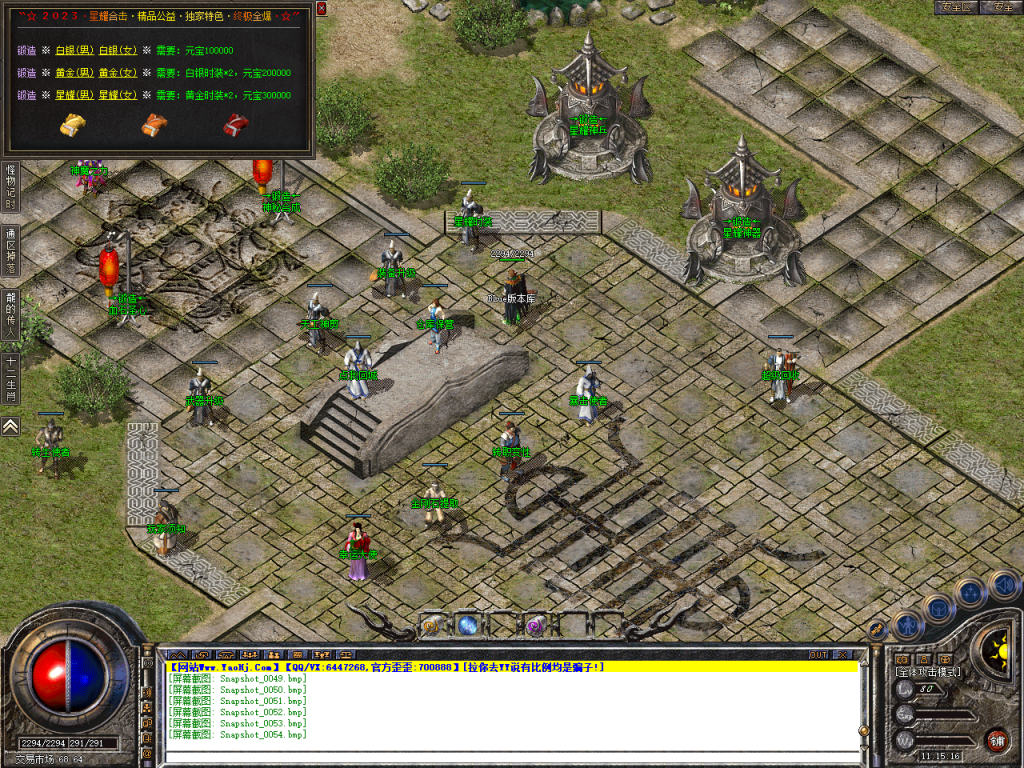Click the yellow outfit icon
Viewport: 1024px width, 768px height.
point(72,125)
